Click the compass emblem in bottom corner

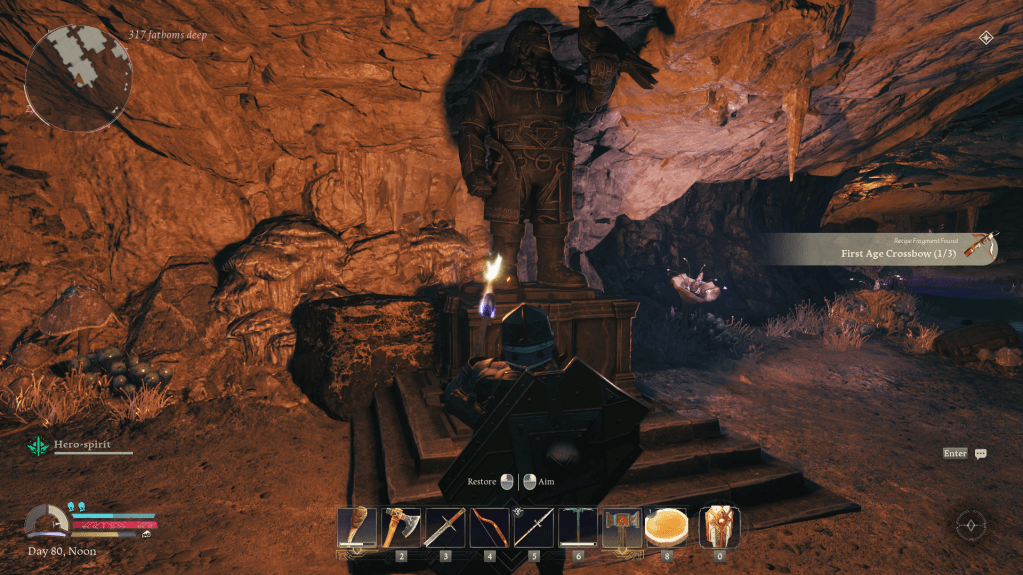[971, 525]
